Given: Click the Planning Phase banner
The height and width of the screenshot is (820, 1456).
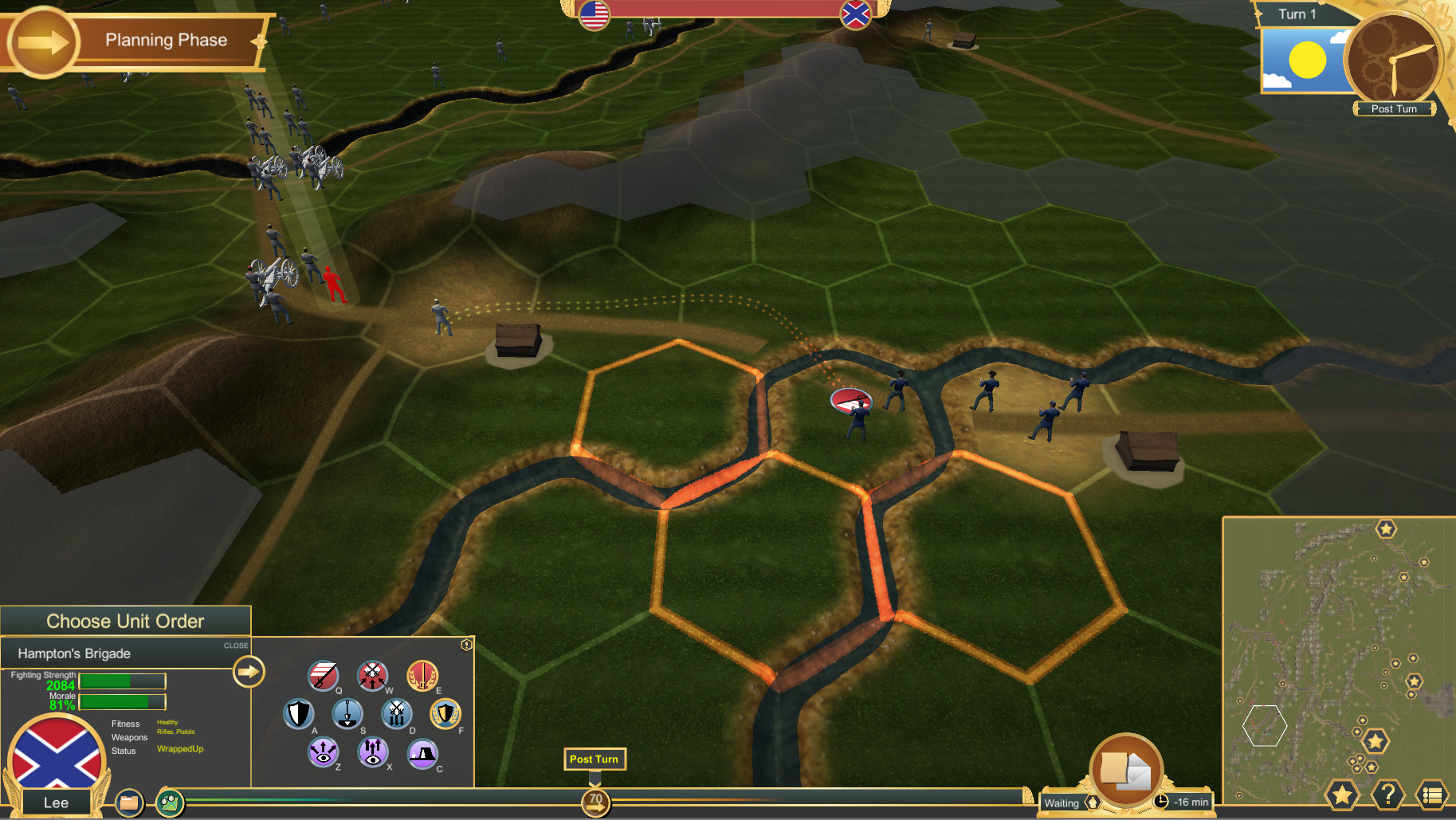Looking at the screenshot, I should tap(167, 40).
